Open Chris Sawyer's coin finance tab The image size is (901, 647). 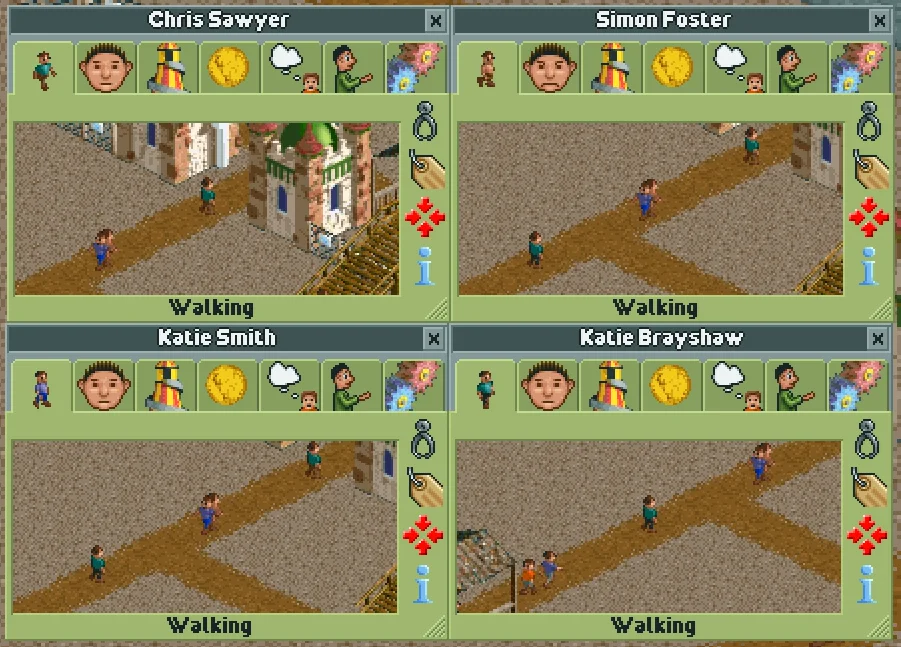tap(229, 69)
